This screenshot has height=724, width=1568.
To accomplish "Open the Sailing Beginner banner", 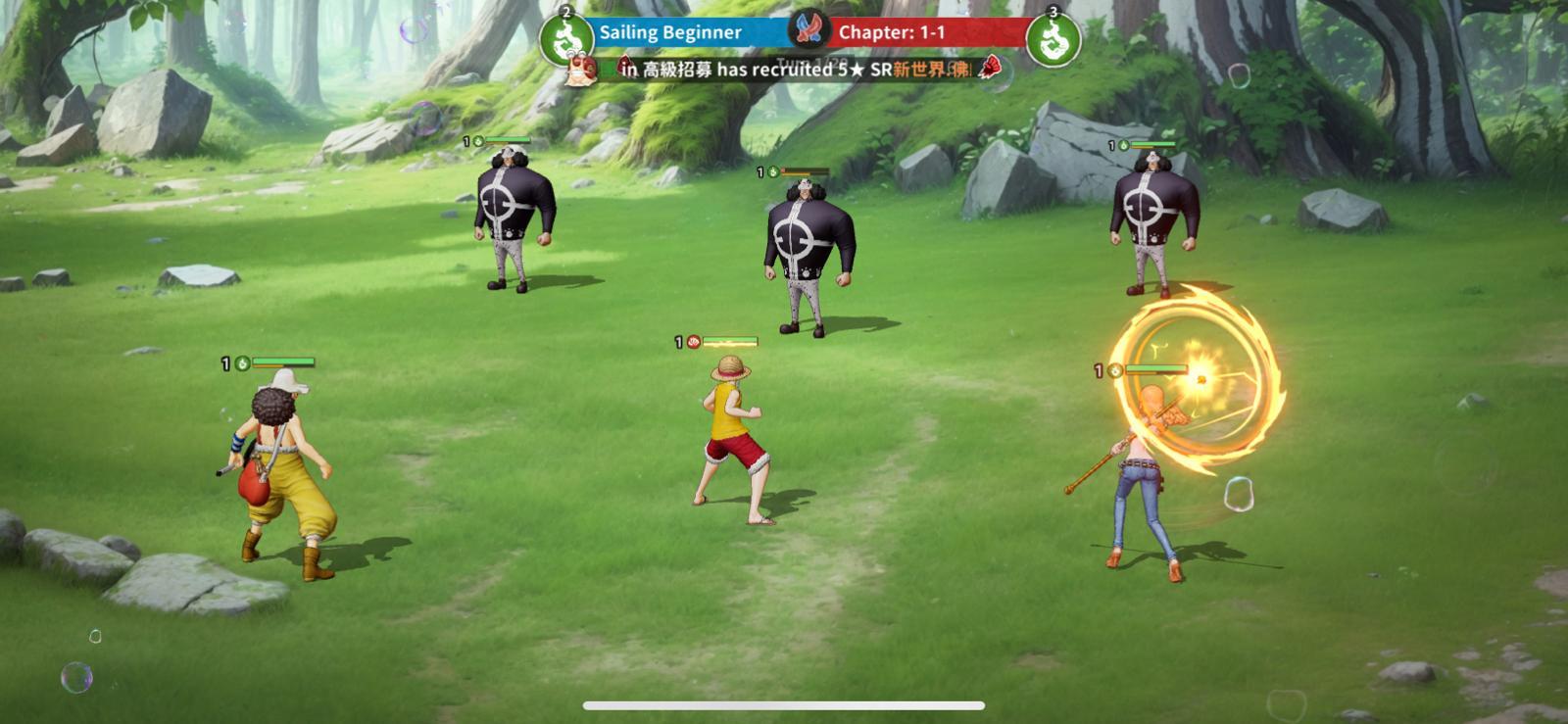I will pos(672,30).
